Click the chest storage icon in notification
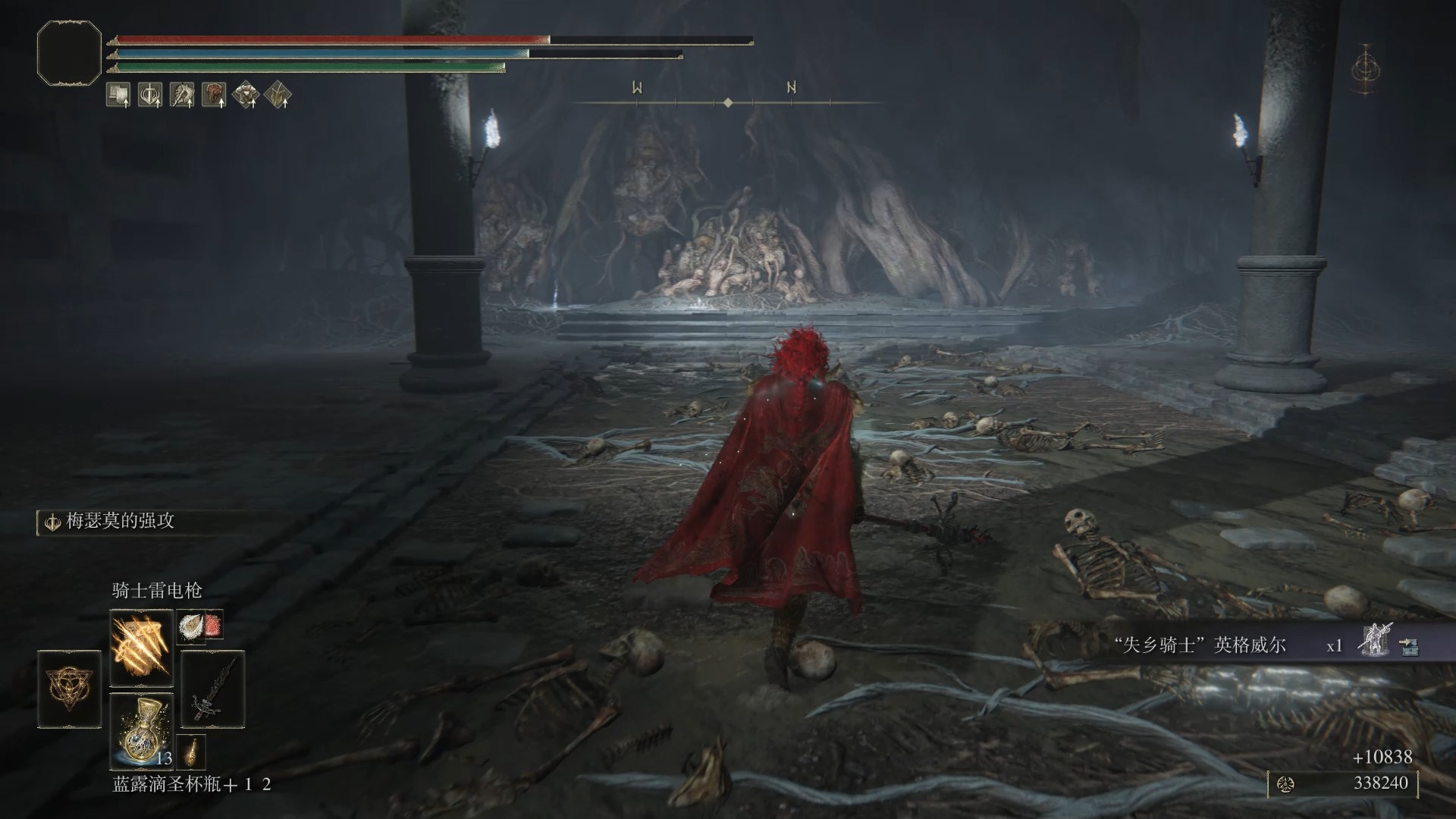This screenshot has height=819, width=1456. point(1408,646)
